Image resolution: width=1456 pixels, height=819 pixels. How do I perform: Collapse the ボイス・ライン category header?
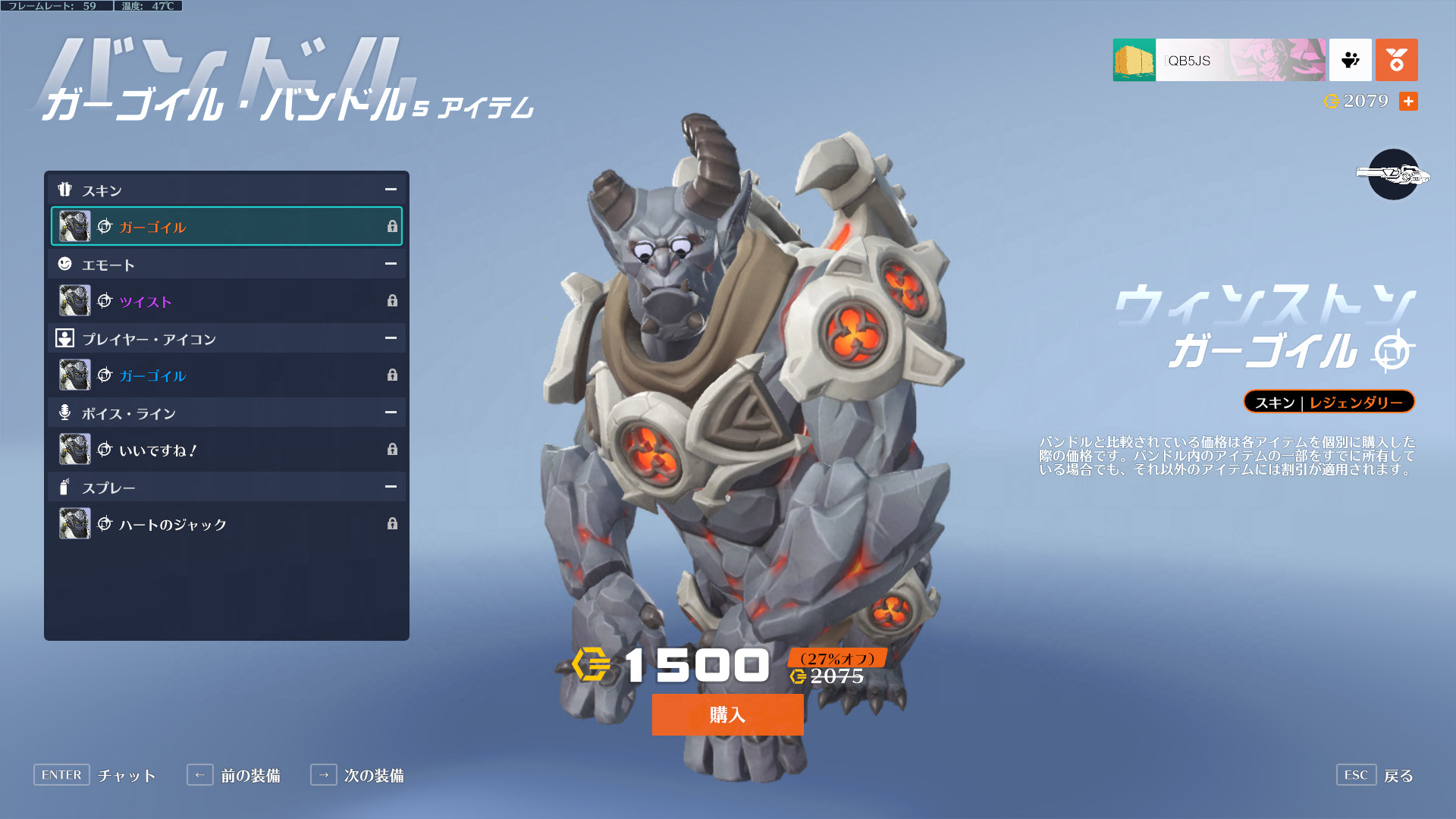coord(391,413)
